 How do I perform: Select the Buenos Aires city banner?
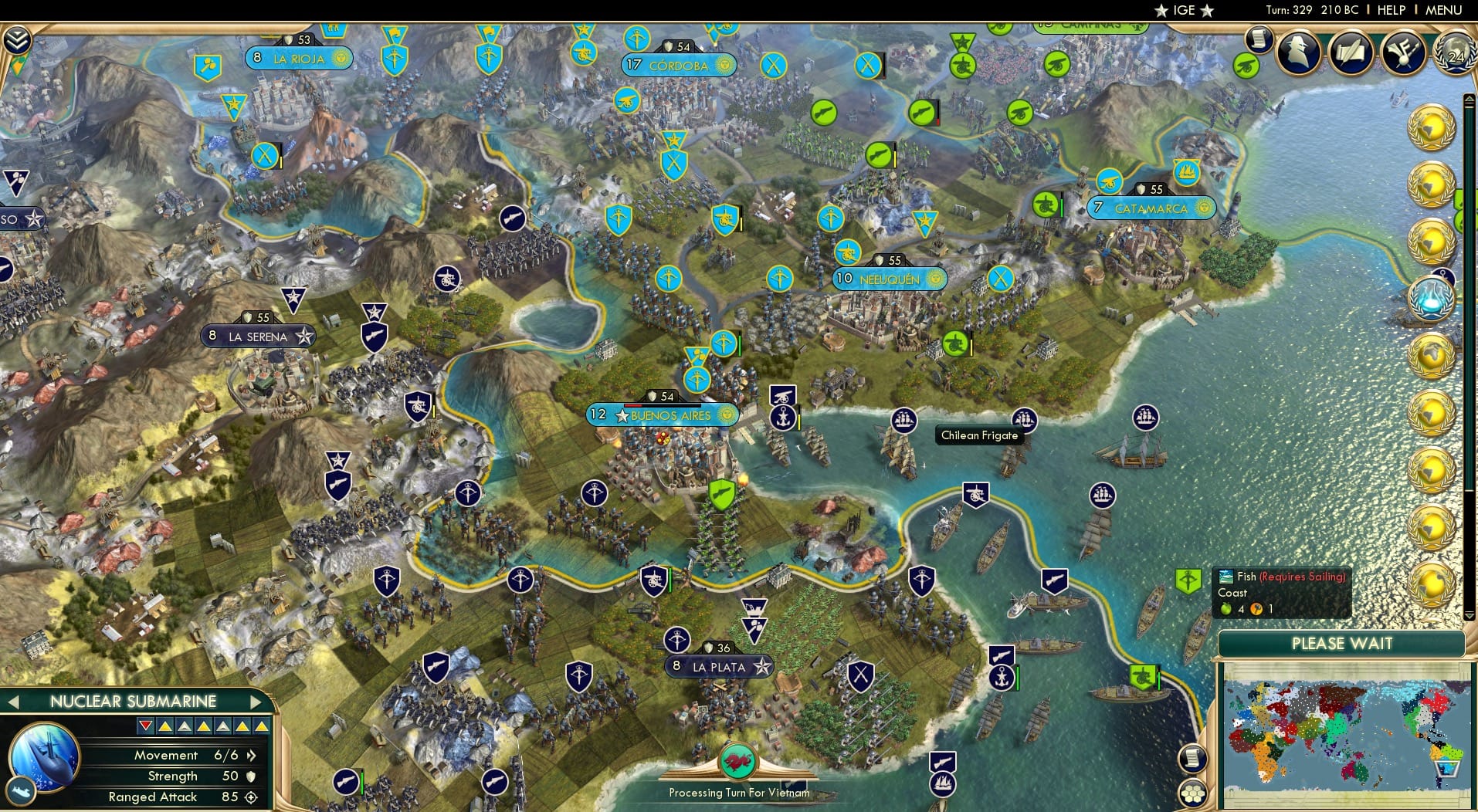[x=662, y=414]
